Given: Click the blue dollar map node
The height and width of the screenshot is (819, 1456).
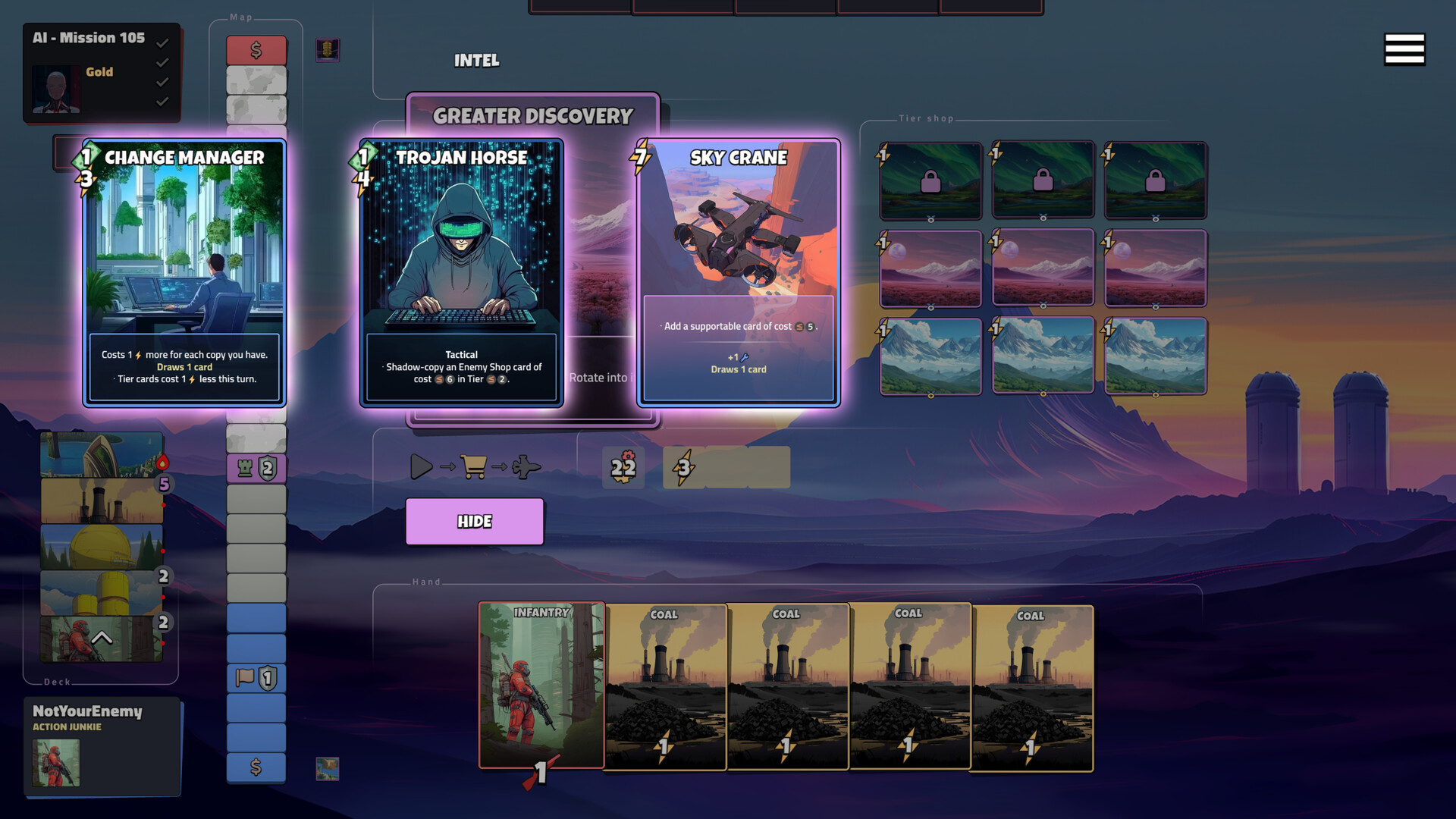Looking at the screenshot, I should click(x=256, y=767).
